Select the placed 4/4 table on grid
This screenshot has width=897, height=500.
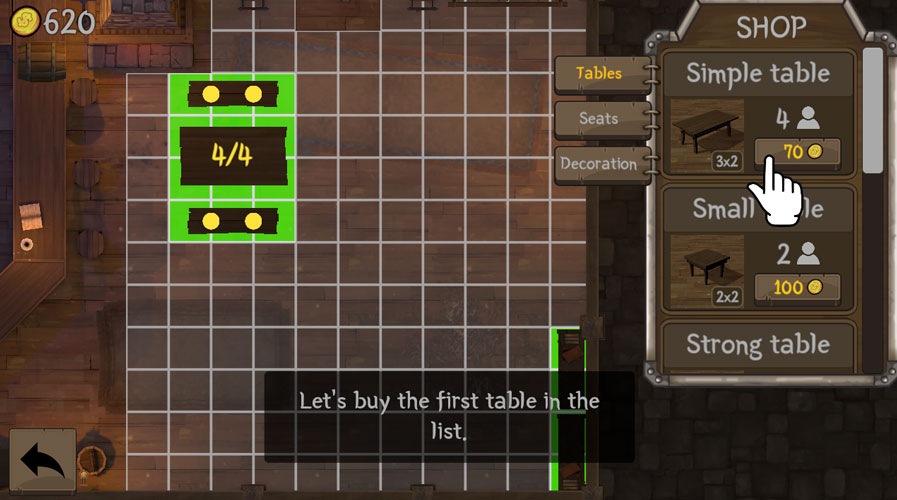(233, 155)
